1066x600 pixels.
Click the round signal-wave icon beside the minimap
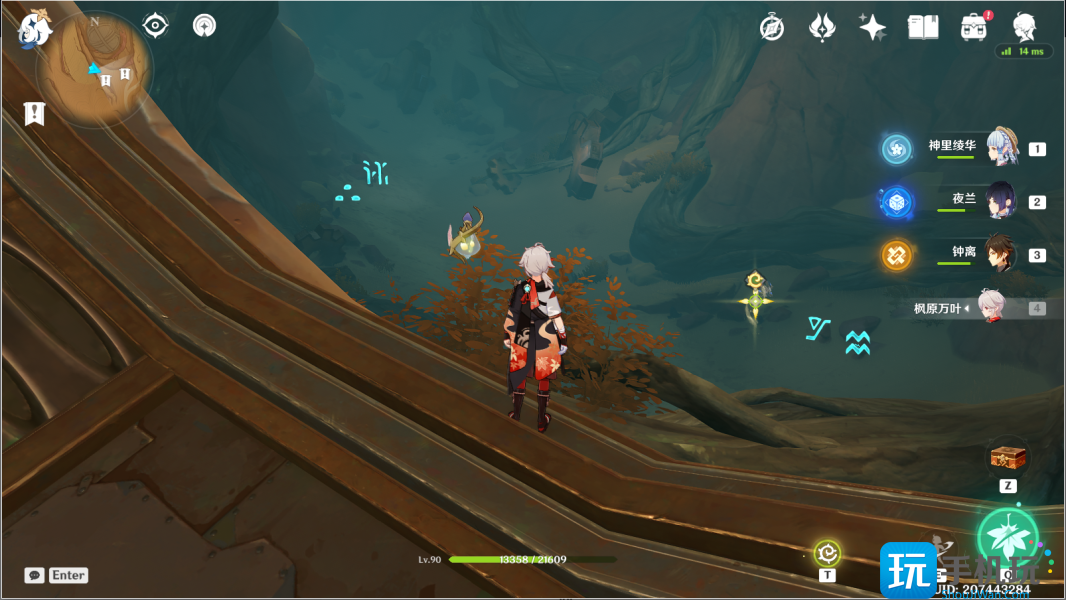204,25
